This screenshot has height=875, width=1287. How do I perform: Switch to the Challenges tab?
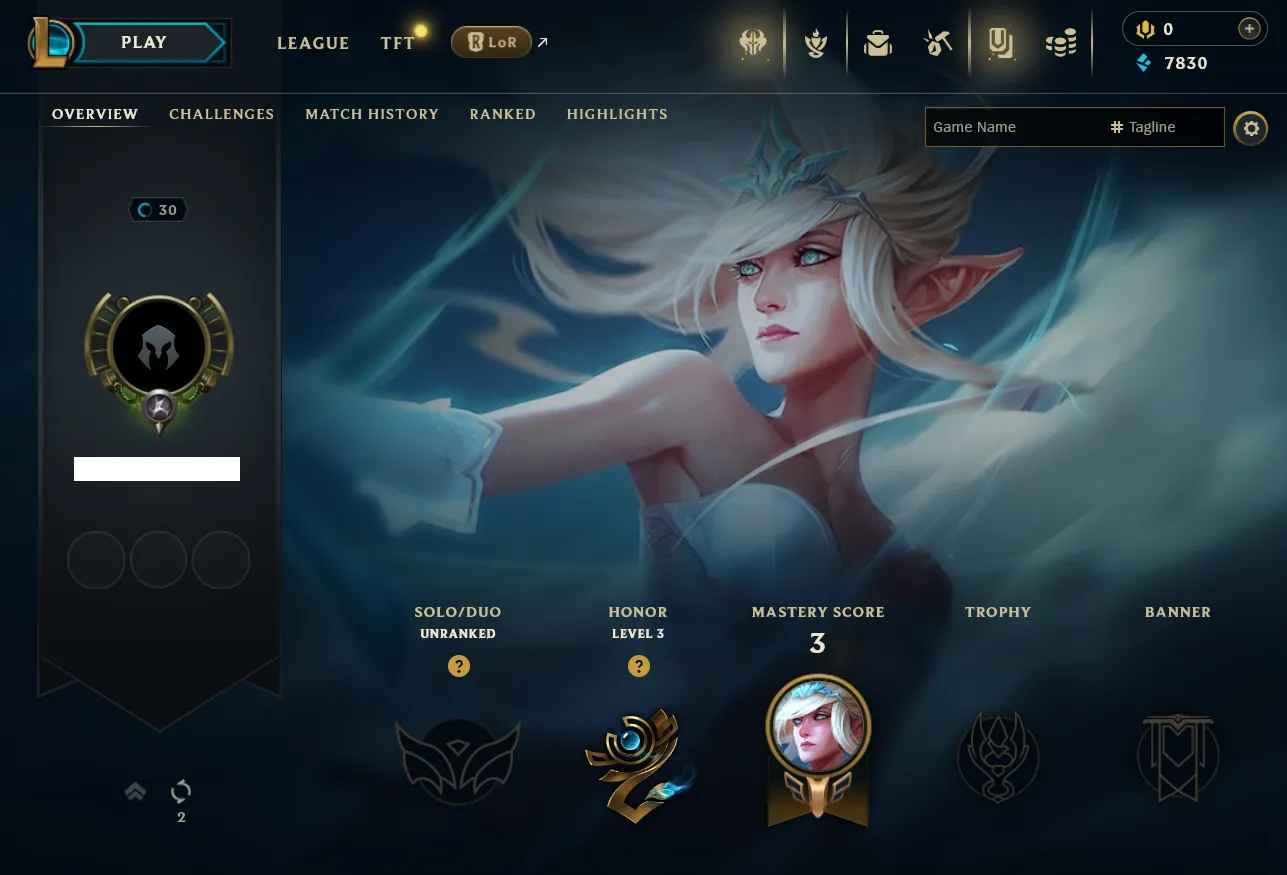(221, 114)
